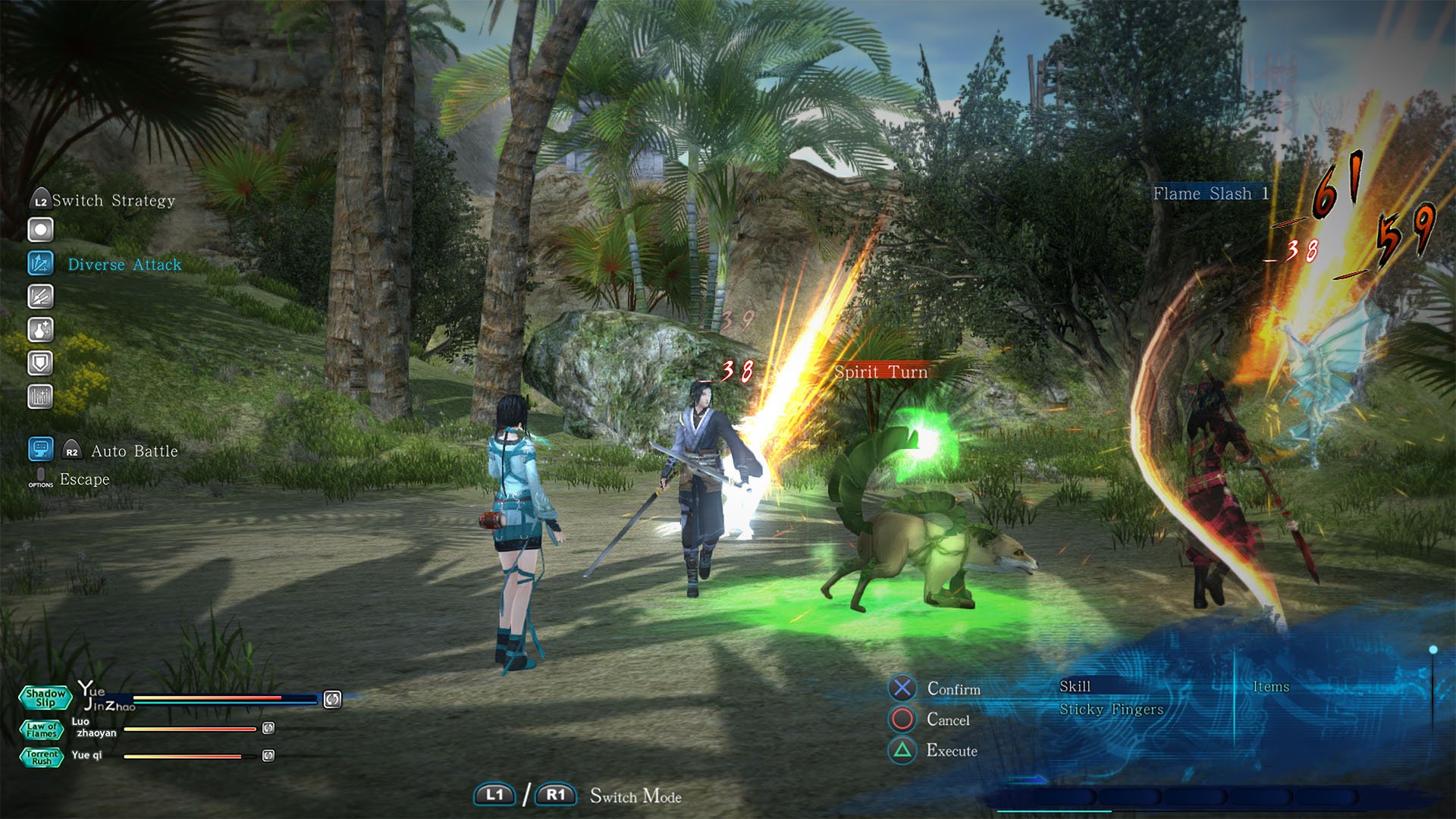Select the basic attack strategy icon
The height and width of the screenshot is (819, 1456).
40,229
